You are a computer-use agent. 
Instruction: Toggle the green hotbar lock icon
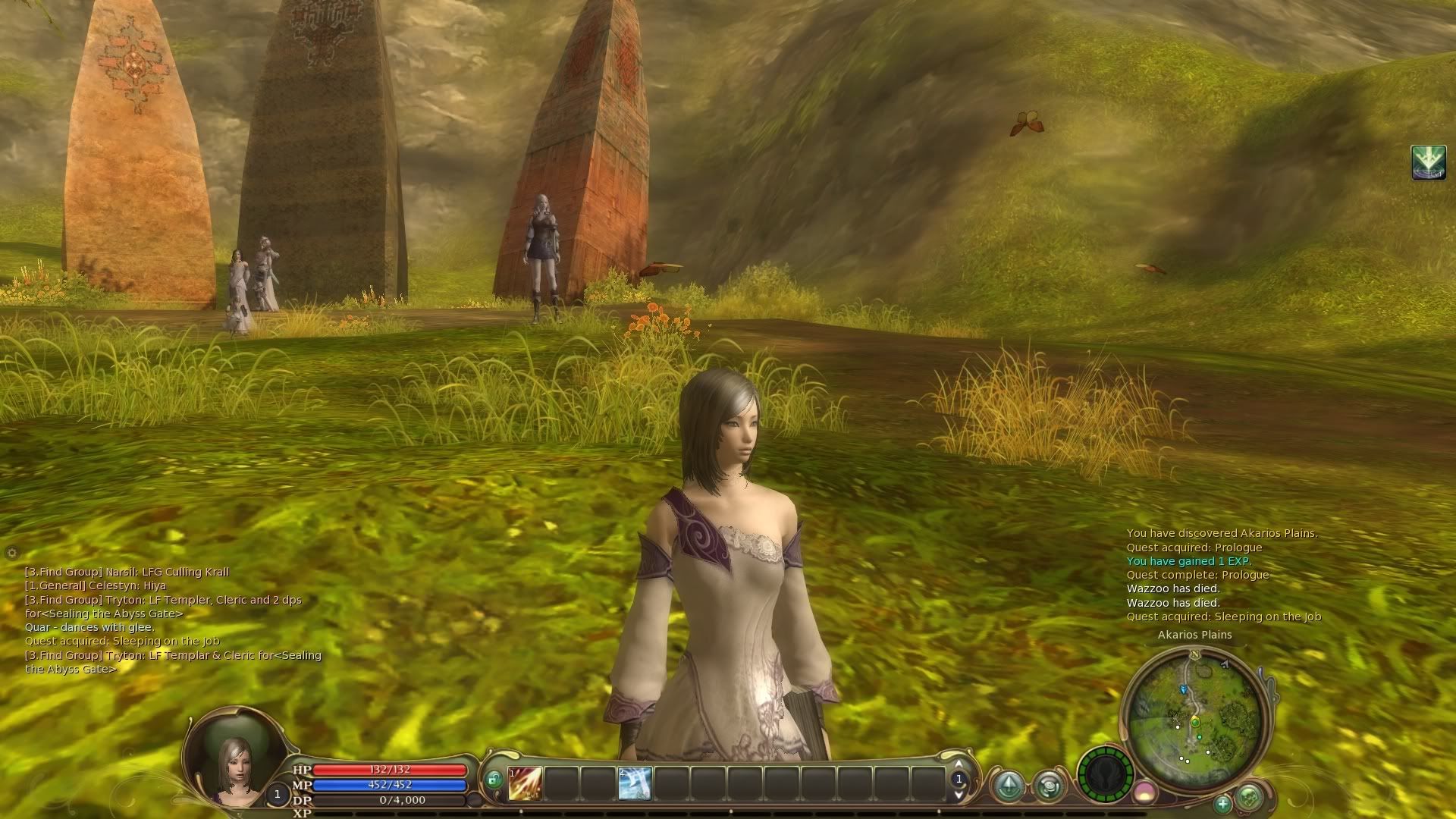coord(494,779)
